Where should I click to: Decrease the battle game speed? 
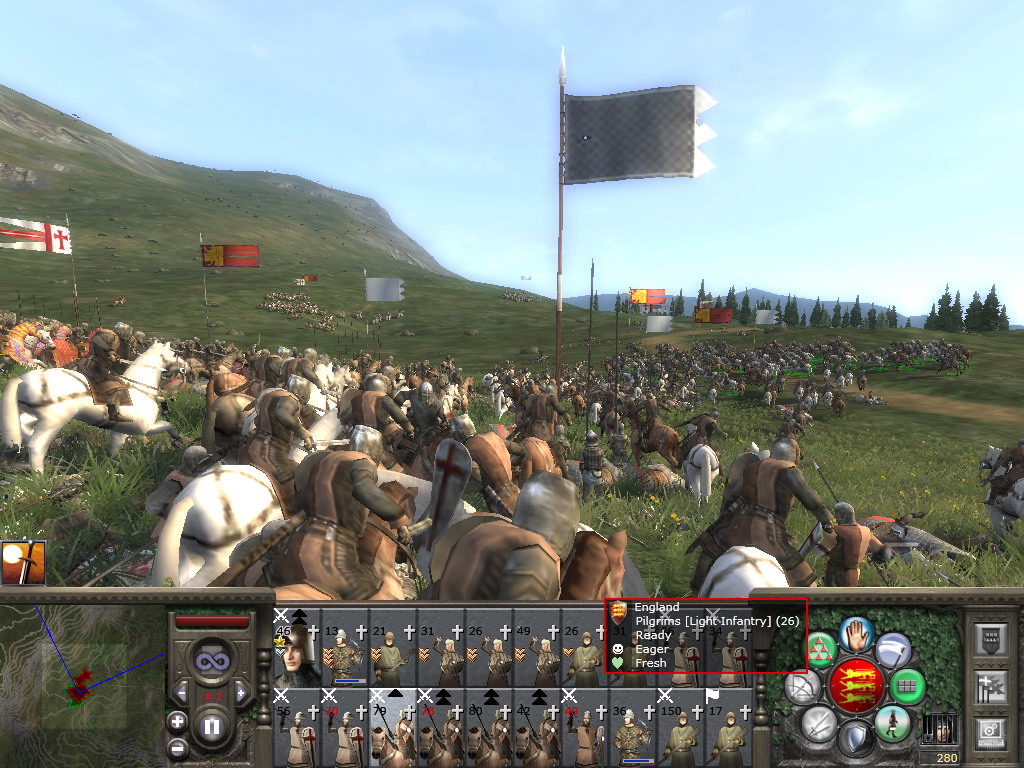click(x=182, y=692)
